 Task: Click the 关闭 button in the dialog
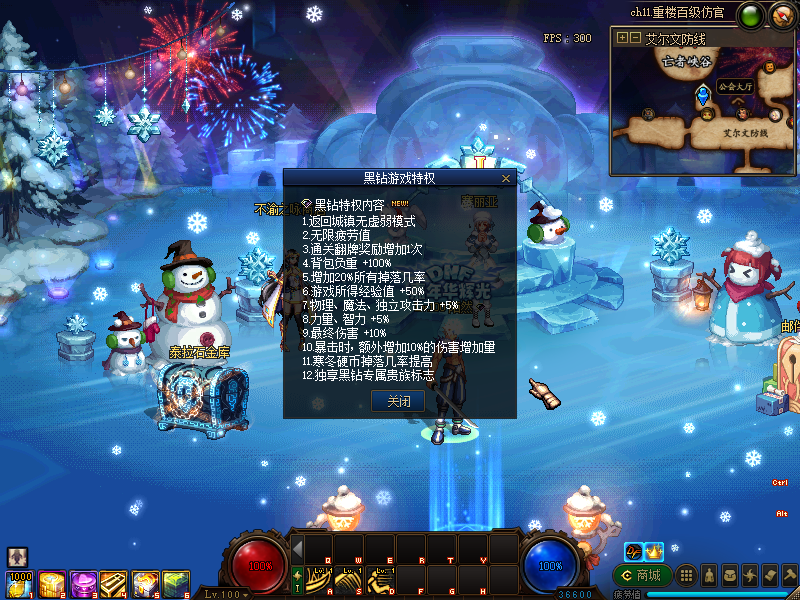tap(398, 401)
